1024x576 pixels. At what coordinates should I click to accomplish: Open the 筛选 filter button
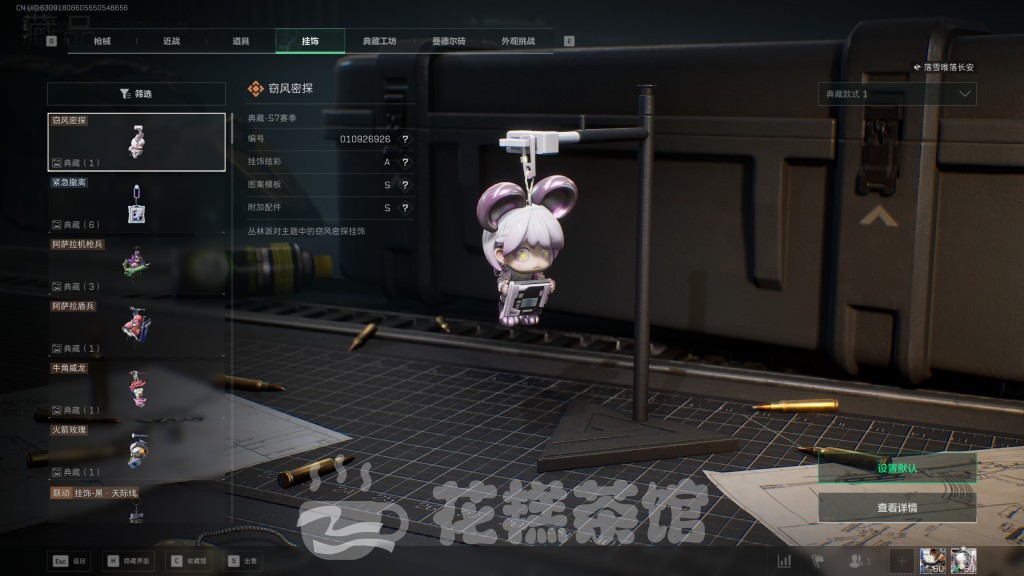pos(137,94)
